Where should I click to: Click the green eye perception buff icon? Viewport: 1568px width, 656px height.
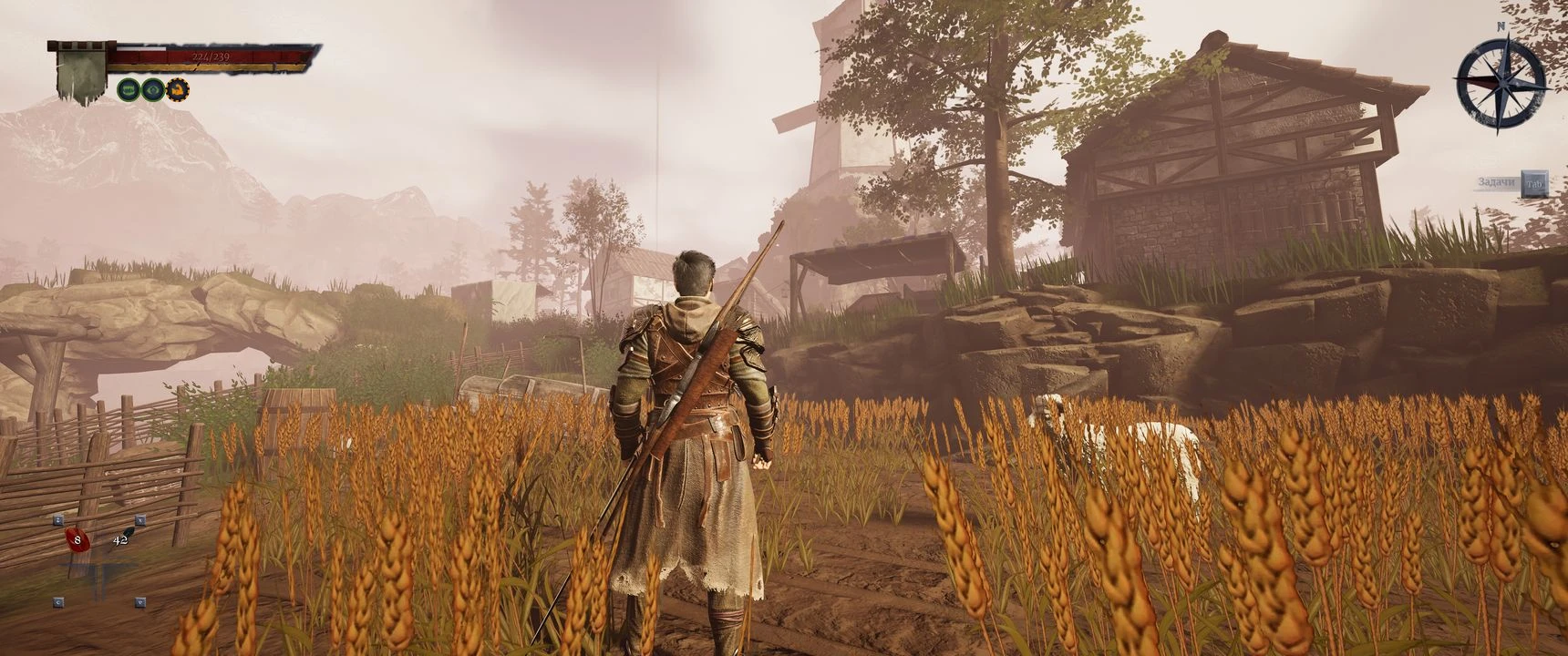click(154, 90)
